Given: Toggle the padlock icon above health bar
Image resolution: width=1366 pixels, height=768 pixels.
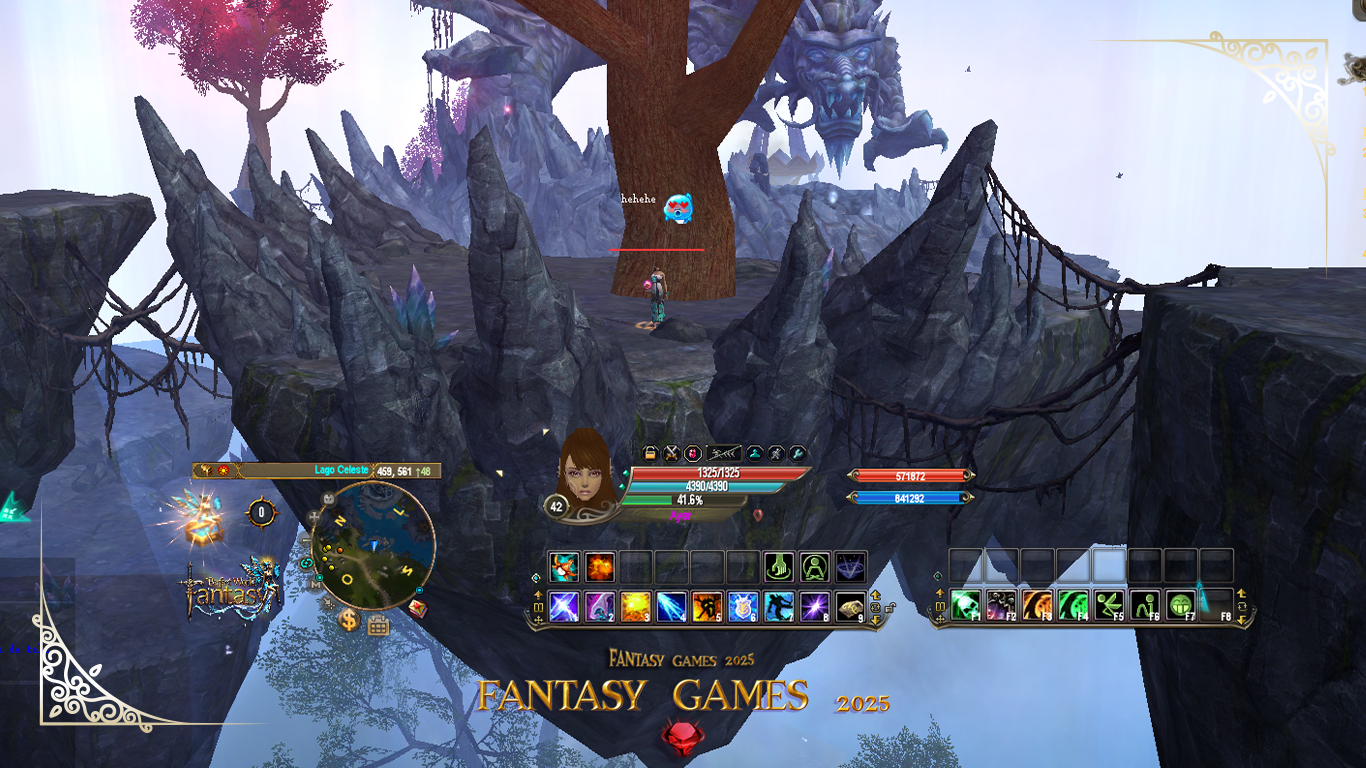Looking at the screenshot, I should coord(650,453).
